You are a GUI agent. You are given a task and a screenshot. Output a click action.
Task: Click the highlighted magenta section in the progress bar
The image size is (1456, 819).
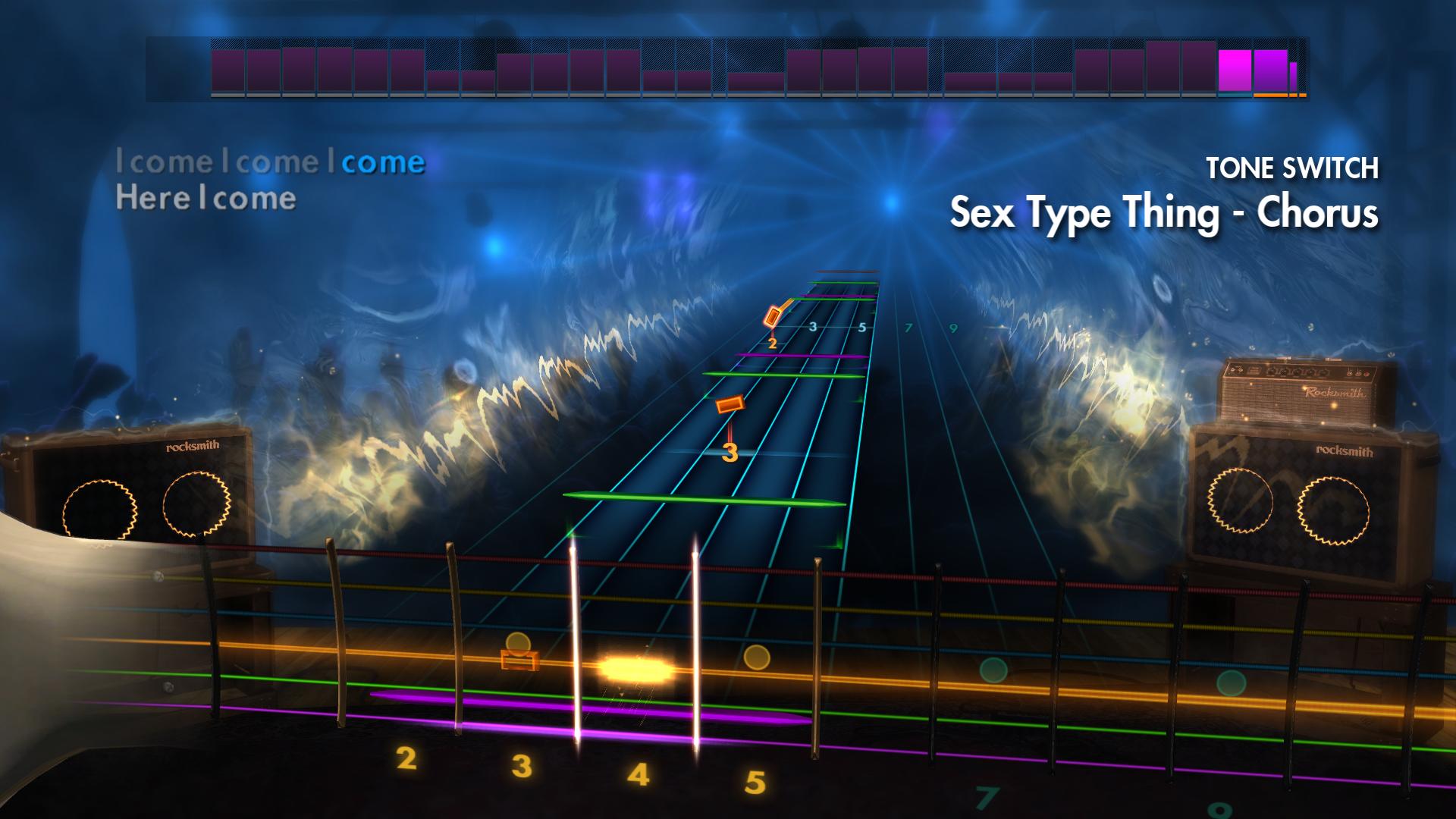[x=1236, y=72]
